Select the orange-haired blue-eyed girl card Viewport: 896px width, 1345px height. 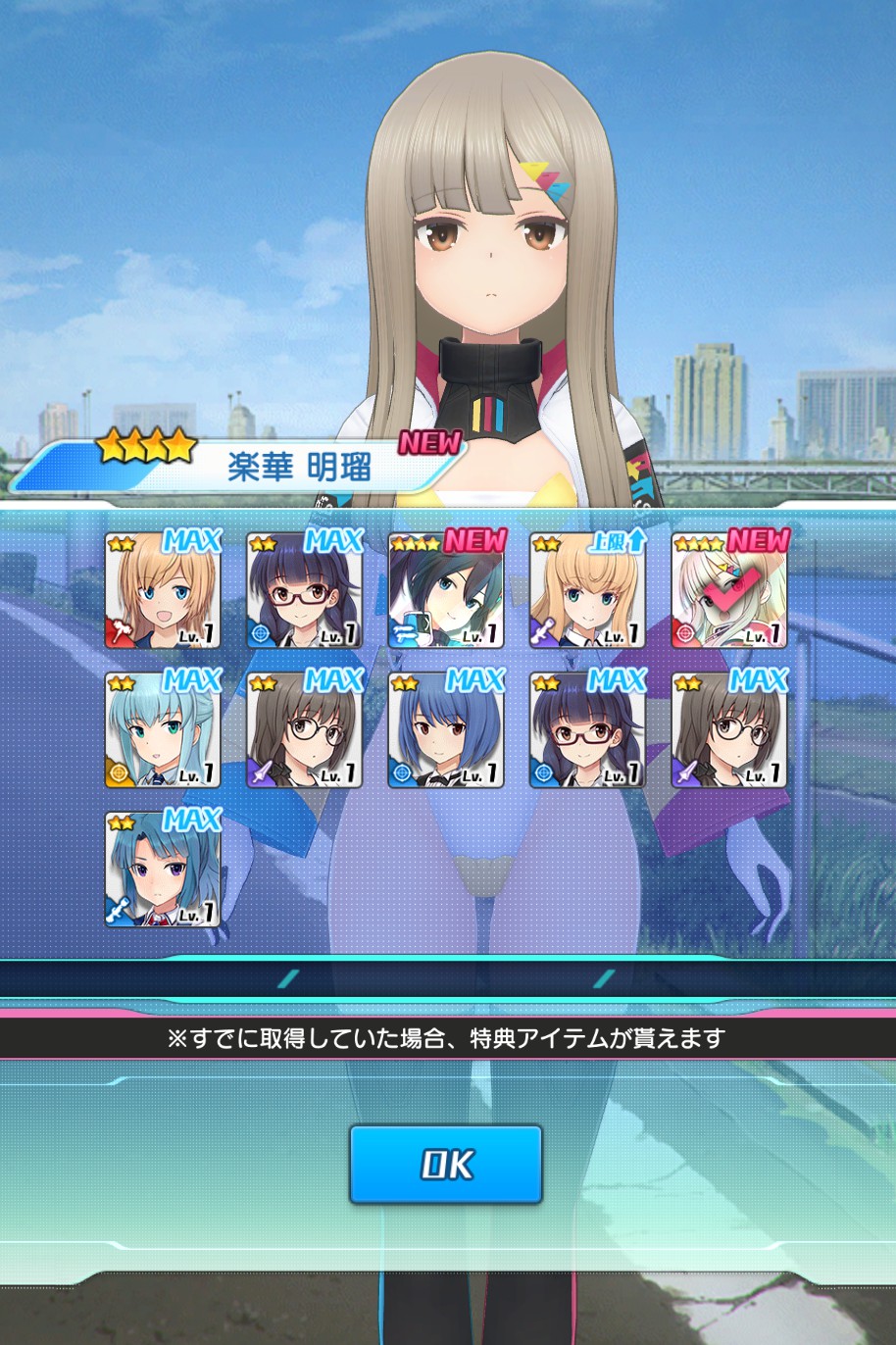coord(164,591)
